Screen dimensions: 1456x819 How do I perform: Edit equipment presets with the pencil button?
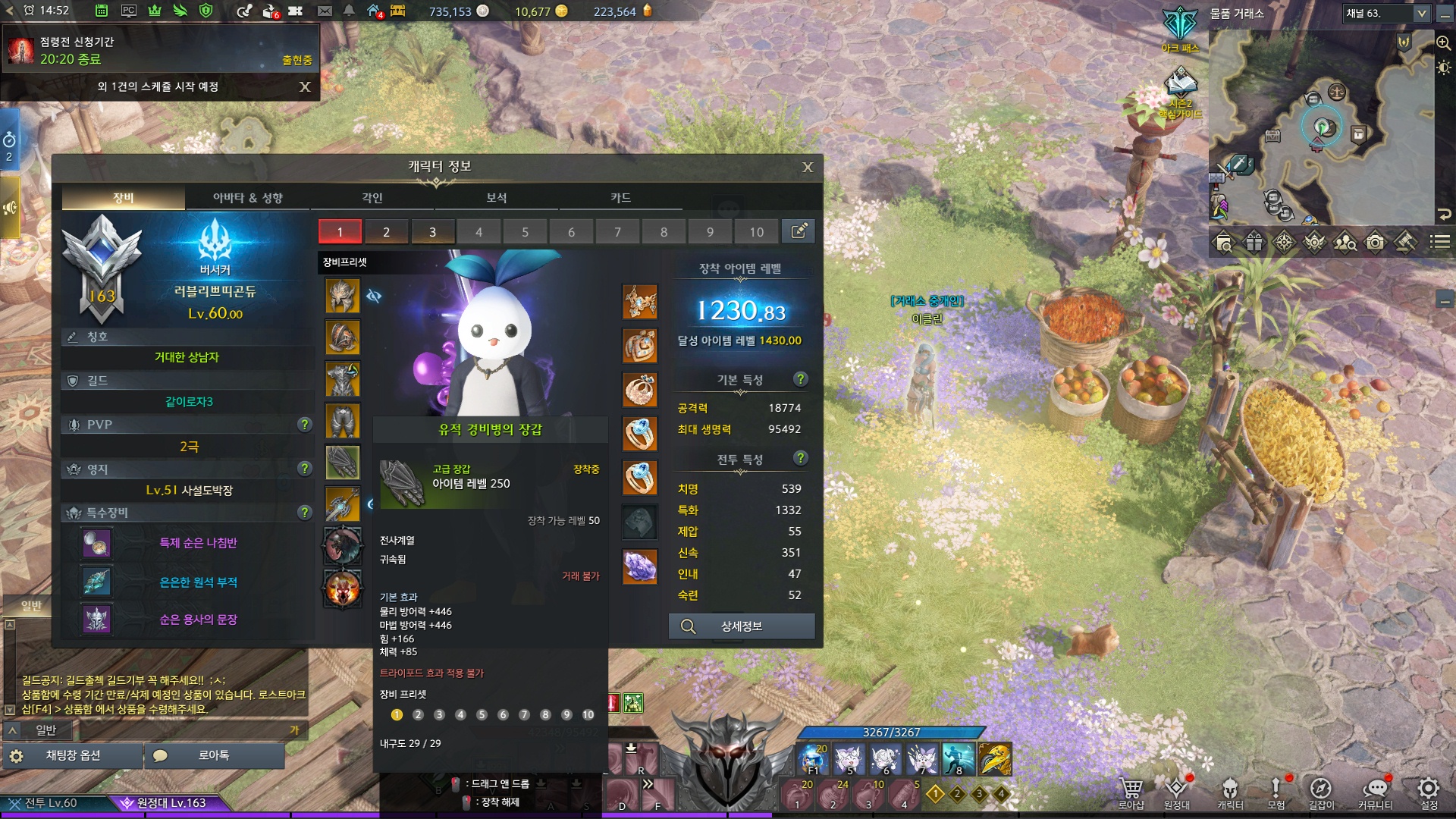click(799, 231)
